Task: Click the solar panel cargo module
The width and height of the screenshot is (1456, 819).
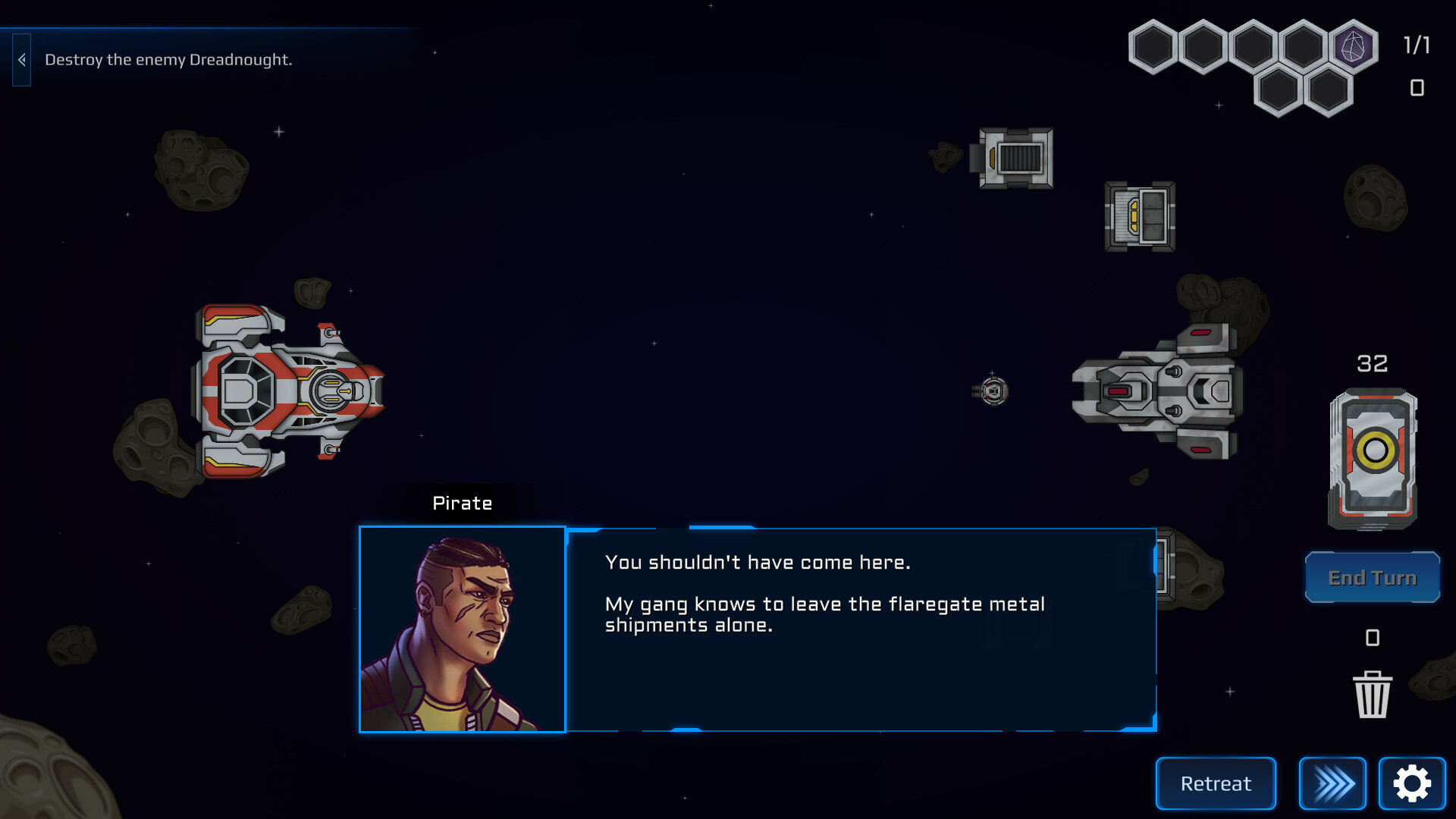Action: [1016, 159]
